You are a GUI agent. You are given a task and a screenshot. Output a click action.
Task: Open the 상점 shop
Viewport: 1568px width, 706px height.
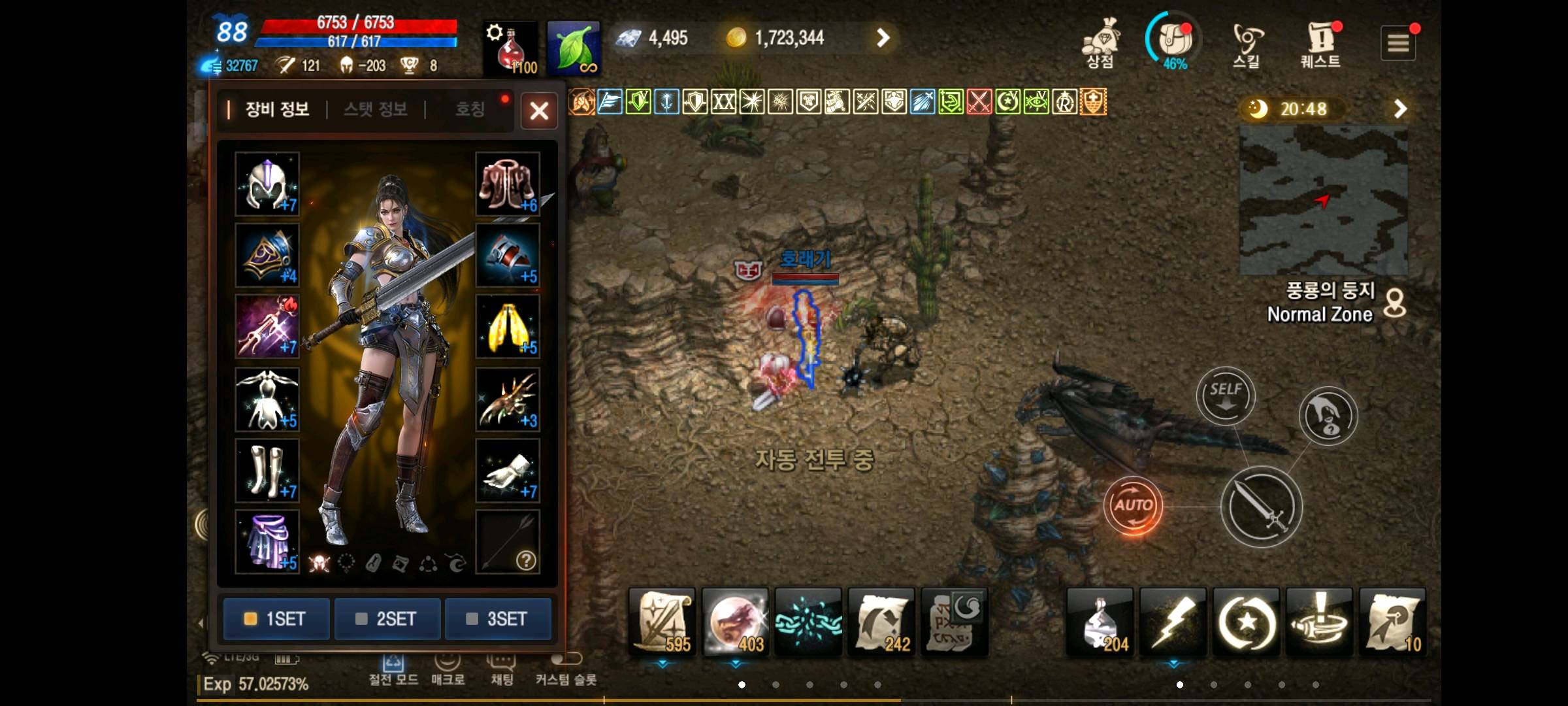click(1100, 44)
